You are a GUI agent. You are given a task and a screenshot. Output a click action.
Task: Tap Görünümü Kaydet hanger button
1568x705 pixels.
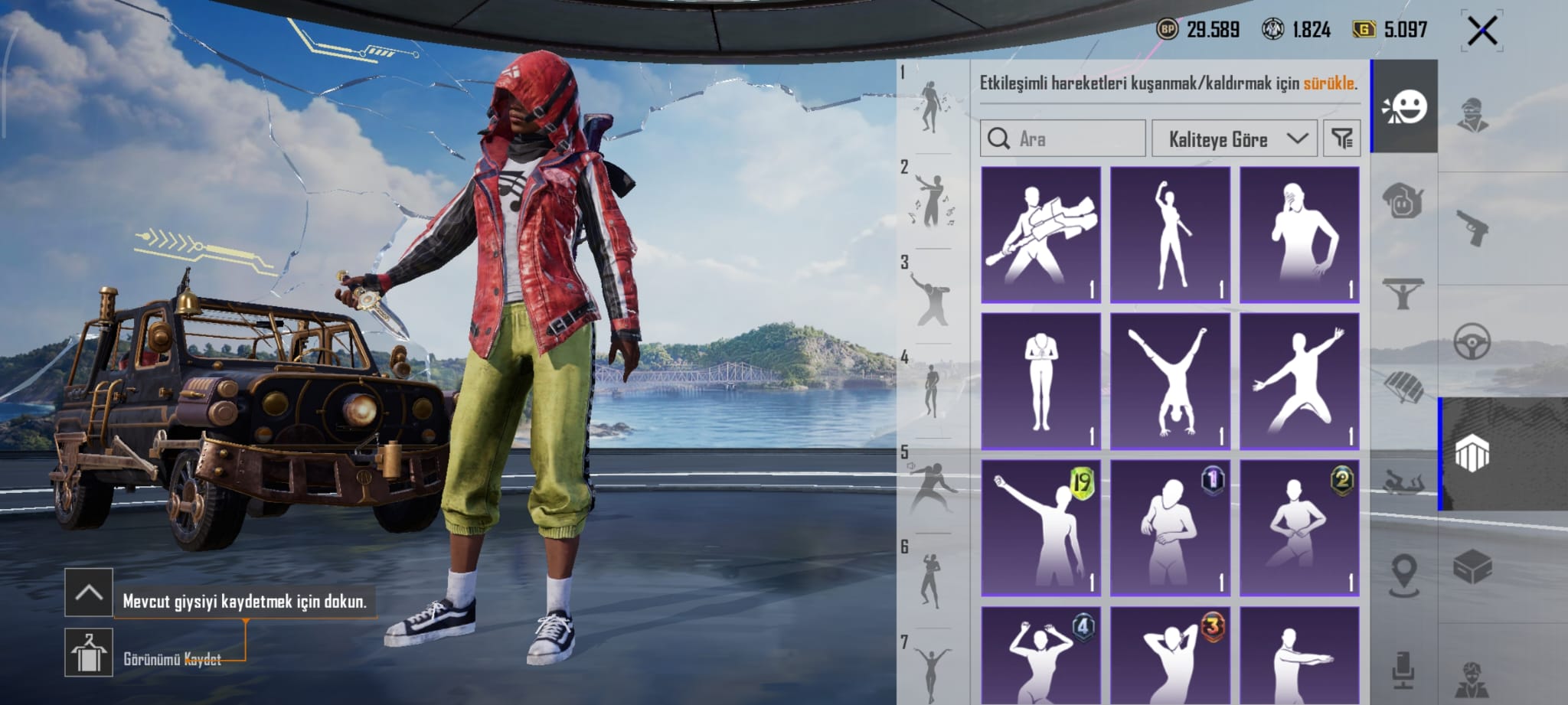[89, 652]
